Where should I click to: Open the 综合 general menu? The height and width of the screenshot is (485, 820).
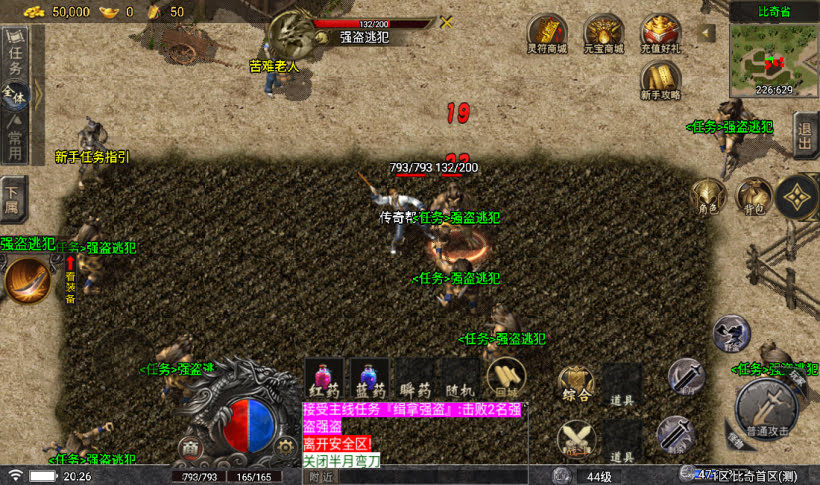coord(577,385)
